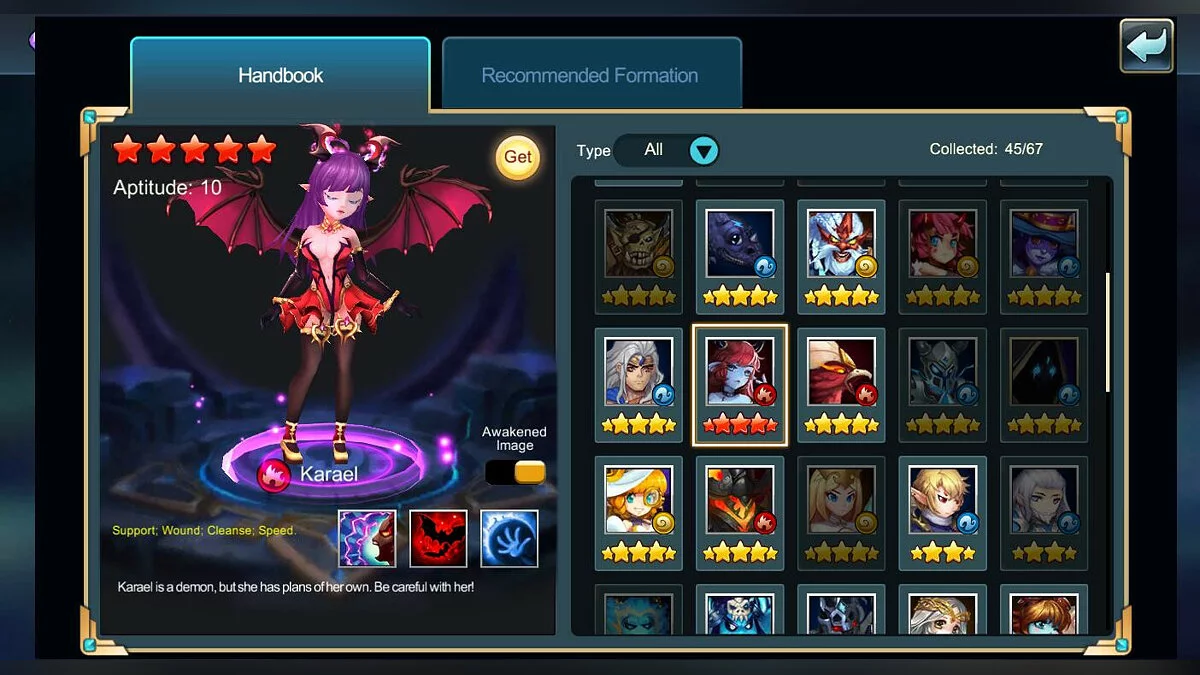Choose the dark blue beast hero portrait

[740, 243]
